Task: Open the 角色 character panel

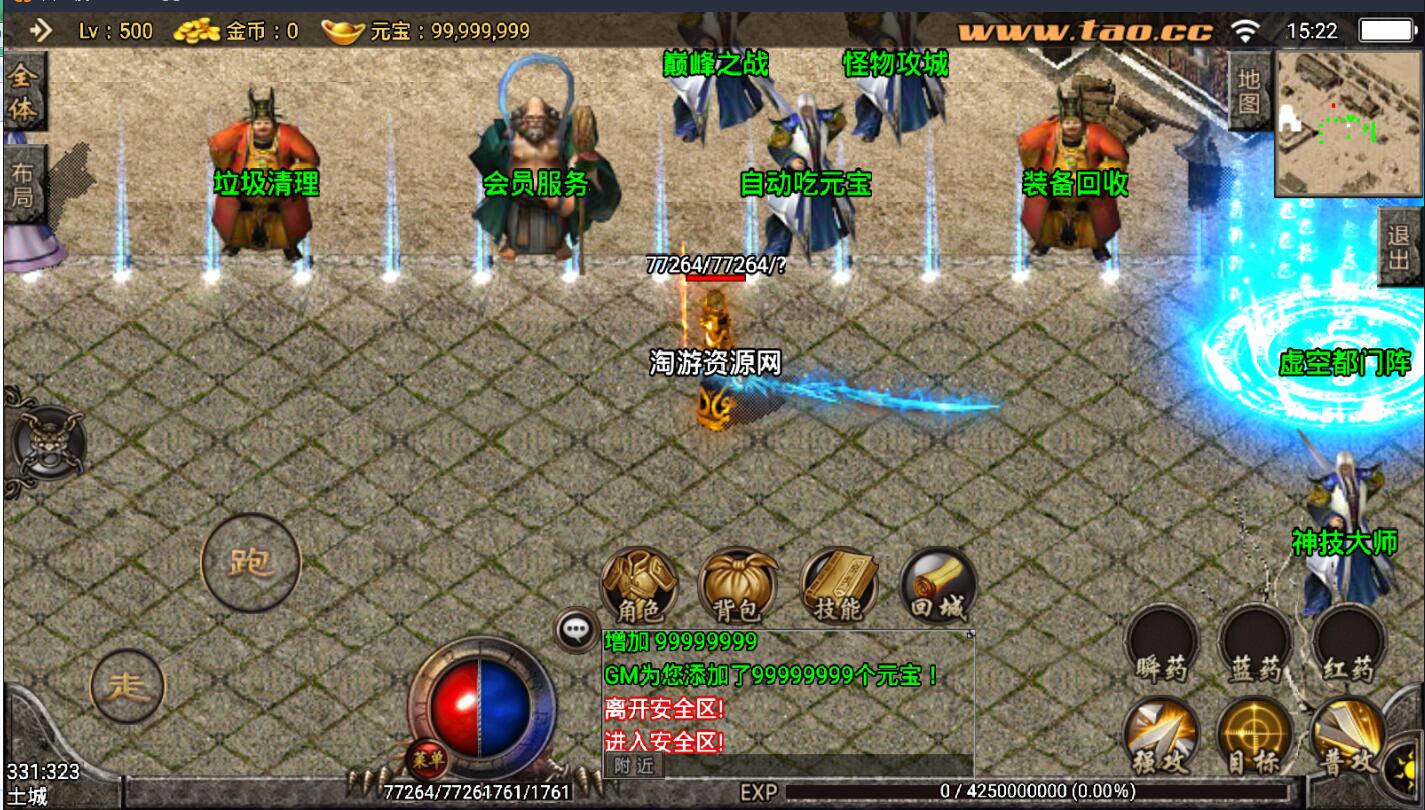Action: click(x=638, y=587)
